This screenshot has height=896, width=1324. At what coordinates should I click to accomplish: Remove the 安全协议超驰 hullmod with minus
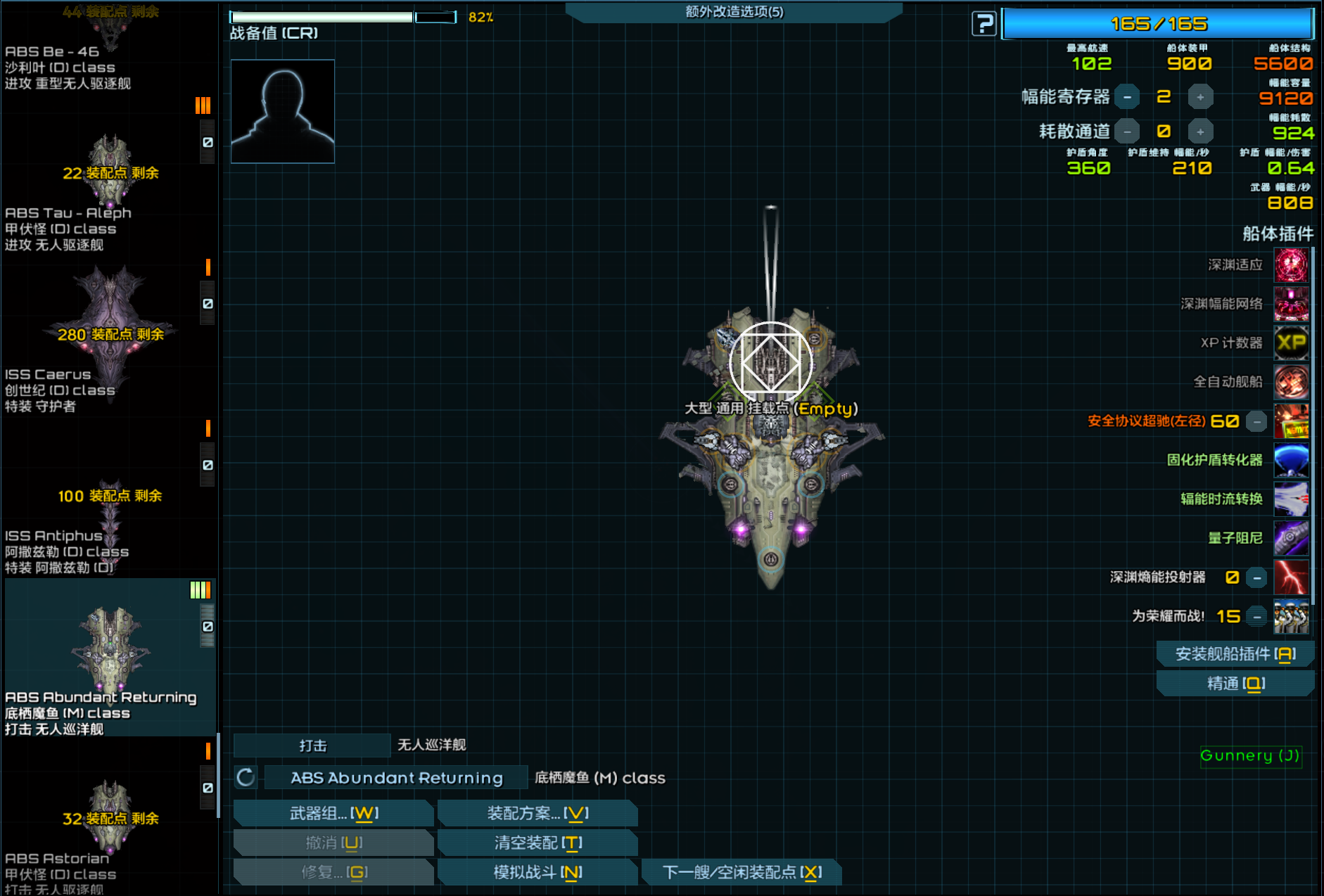(1256, 421)
